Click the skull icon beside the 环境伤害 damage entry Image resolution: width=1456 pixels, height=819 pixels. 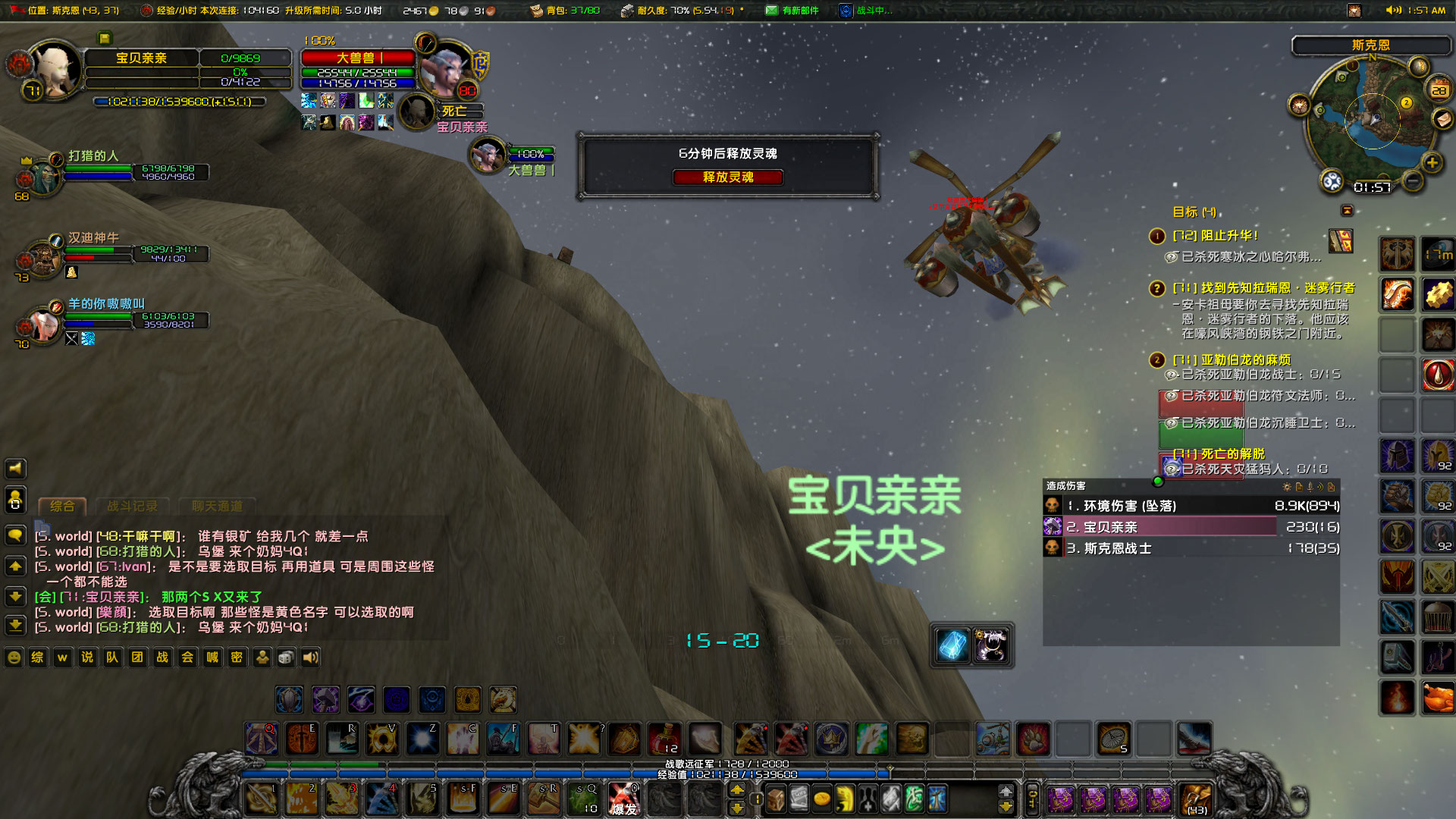[x=1052, y=505]
